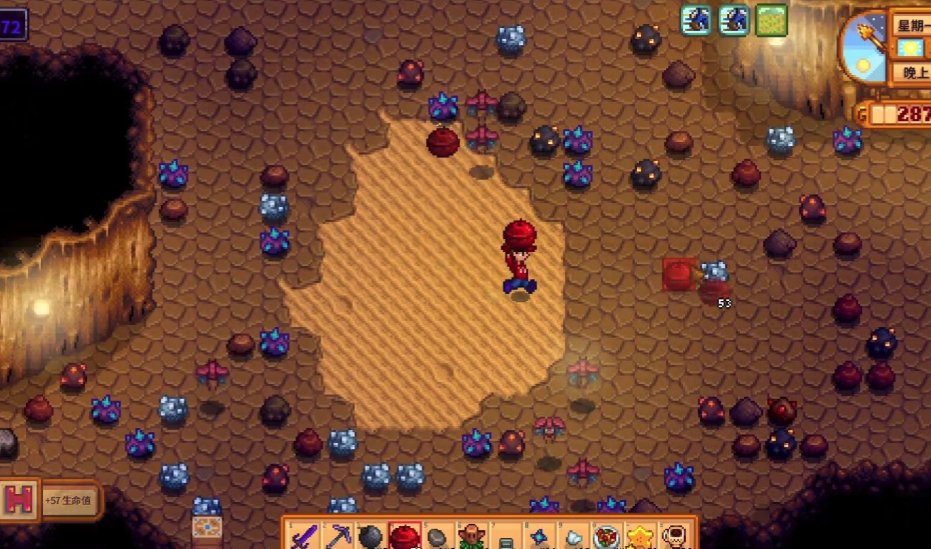Choose the staircase item slot
The width and height of the screenshot is (931, 549).
coord(506,537)
